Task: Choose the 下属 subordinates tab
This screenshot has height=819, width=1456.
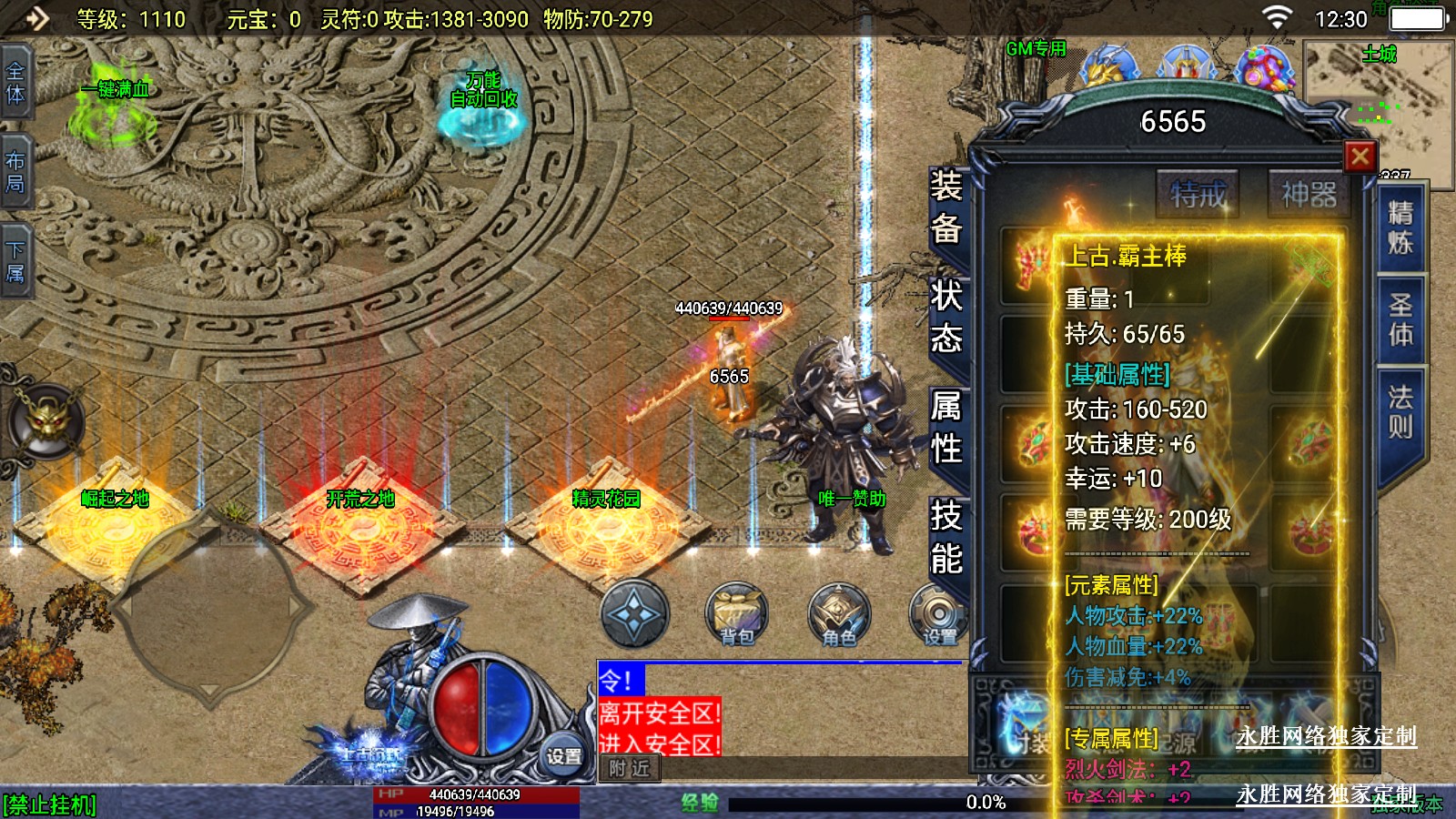Action: point(15,261)
